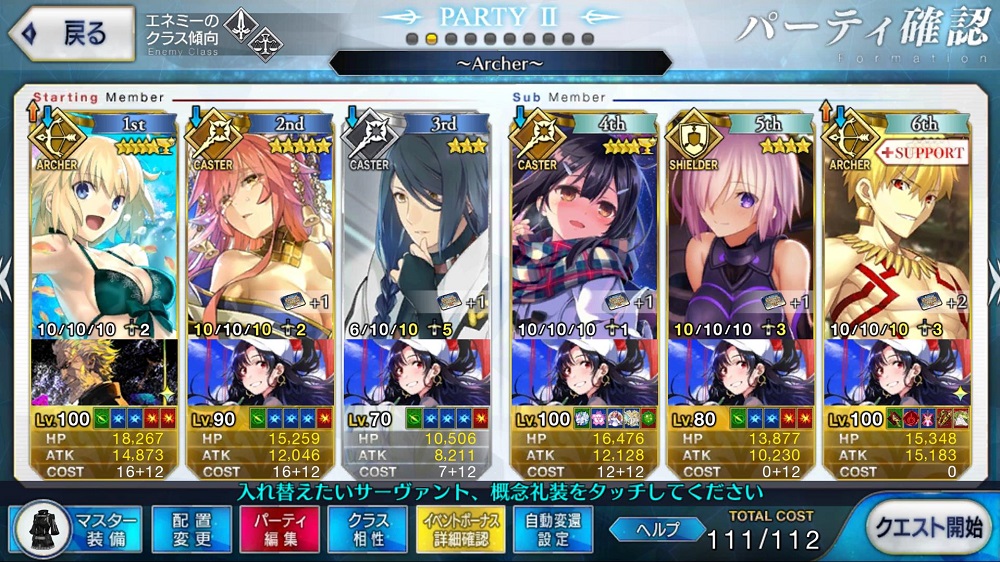Screen dimensions: 1000x562
Task: Select パーティ編集 party edit
Action: pos(279,529)
